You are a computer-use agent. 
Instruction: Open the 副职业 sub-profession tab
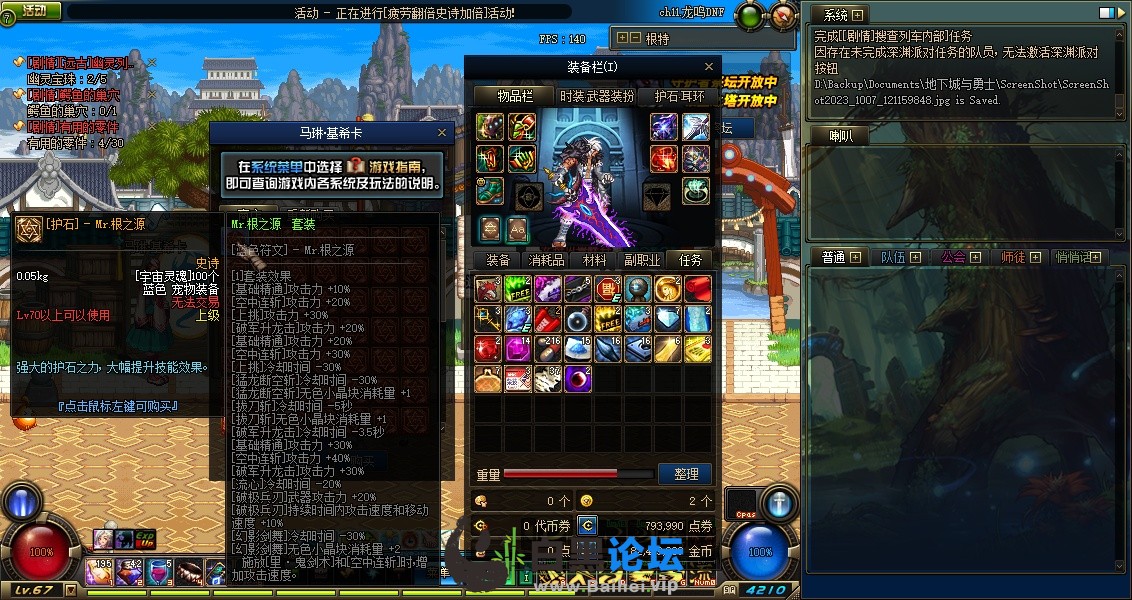[x=642, y=260]
